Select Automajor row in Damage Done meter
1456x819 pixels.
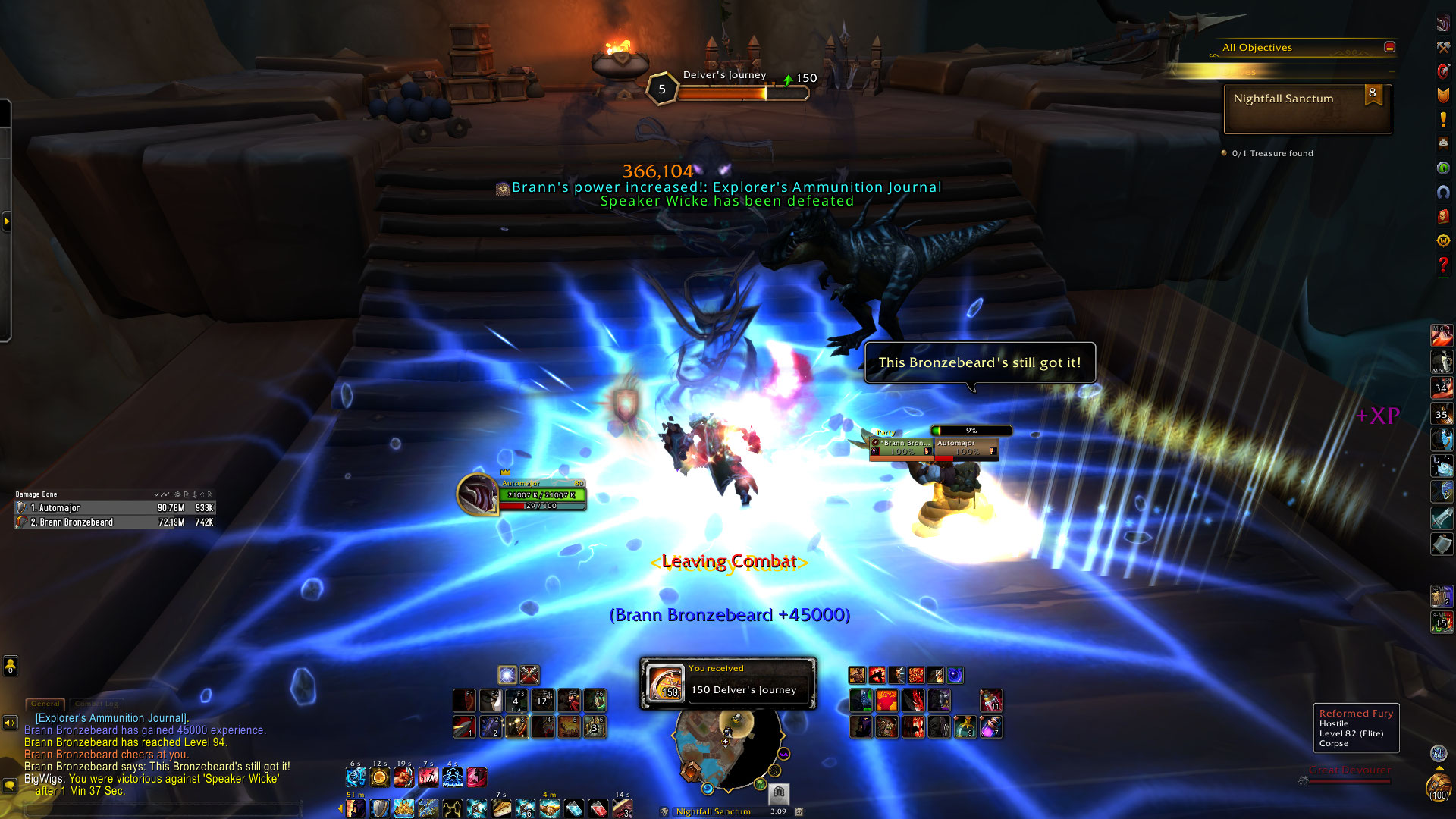click(115, 508)
